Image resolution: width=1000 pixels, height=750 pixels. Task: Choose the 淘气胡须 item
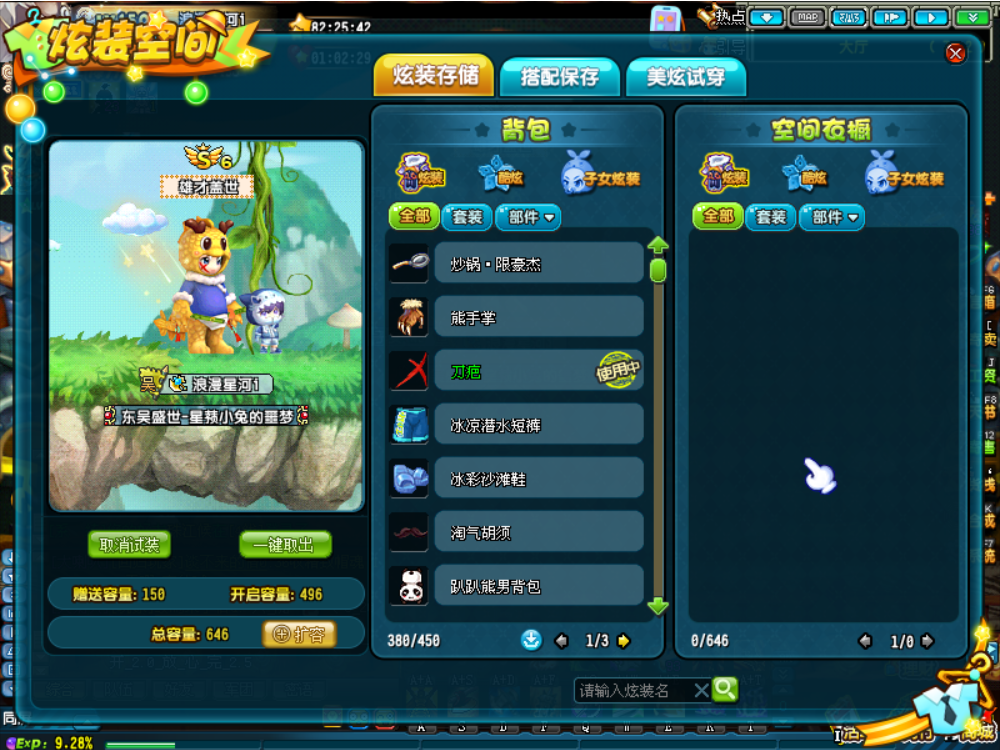click(x=538, y=533)
